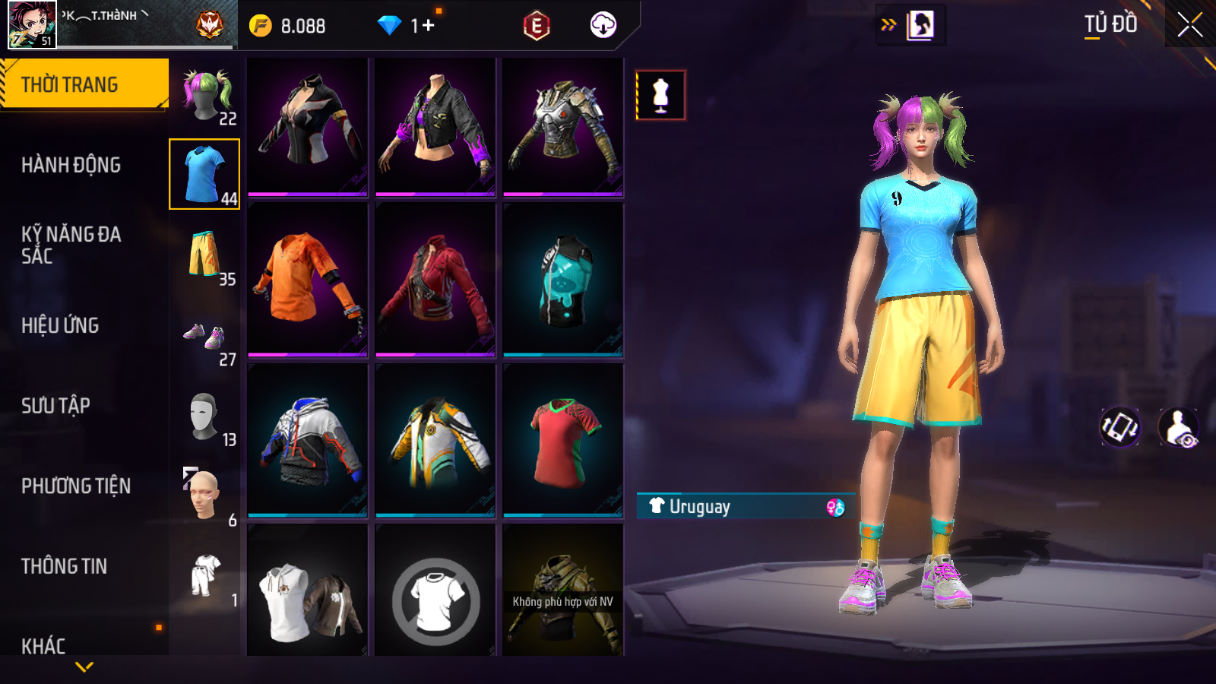Select the blue and white hoodie
Image resolution: width=1216 pixels, height=684 pixels.
click(x=308, y=440)
